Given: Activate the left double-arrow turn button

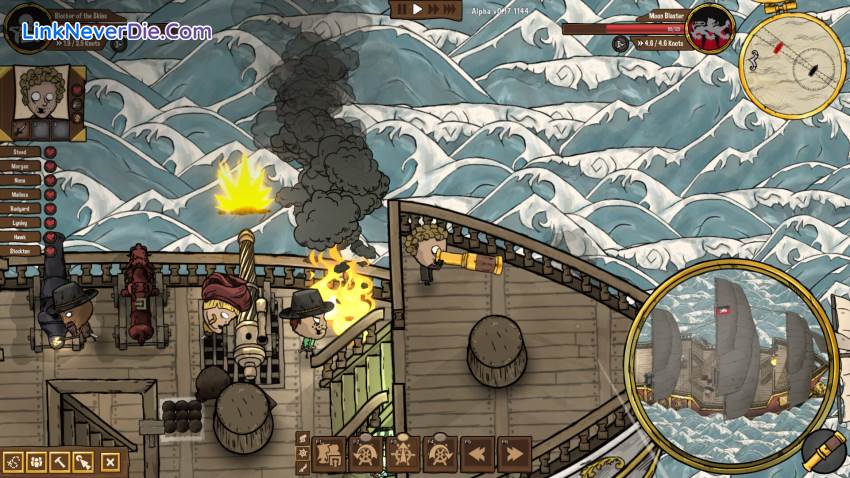Looking at the screenshot, I should point(478,454).
